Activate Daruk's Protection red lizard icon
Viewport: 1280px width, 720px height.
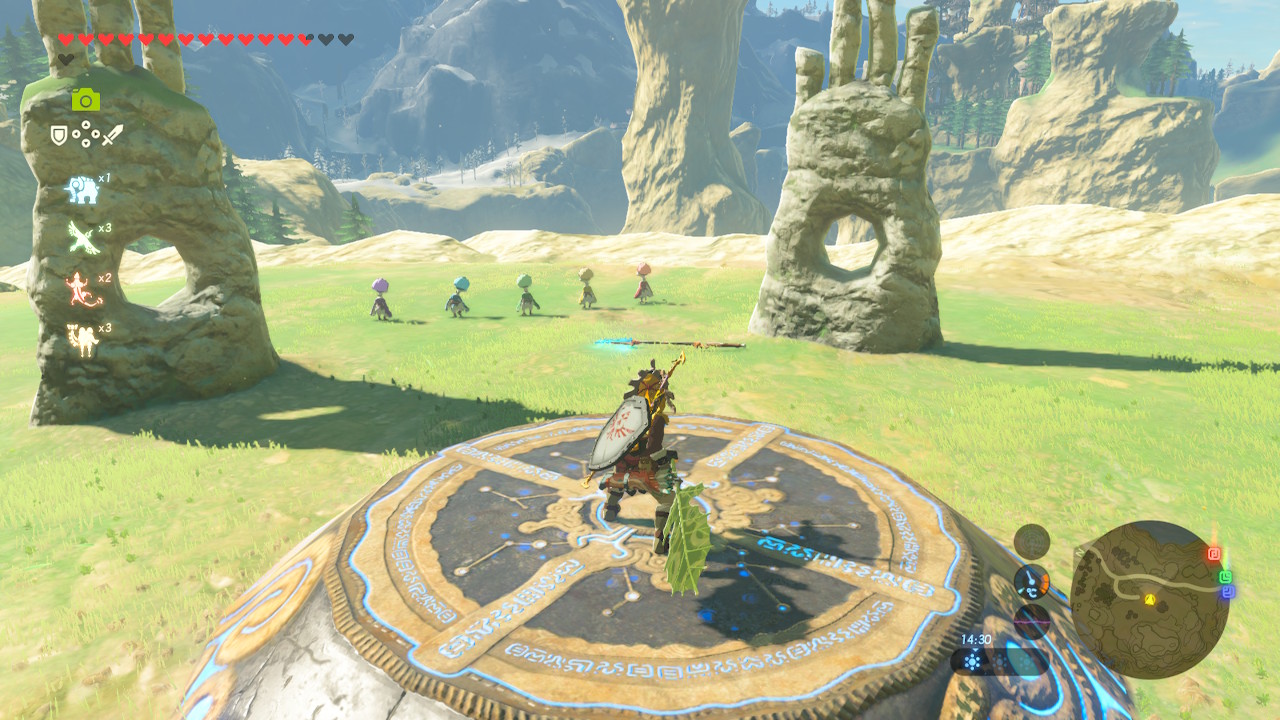click(81, 290)
